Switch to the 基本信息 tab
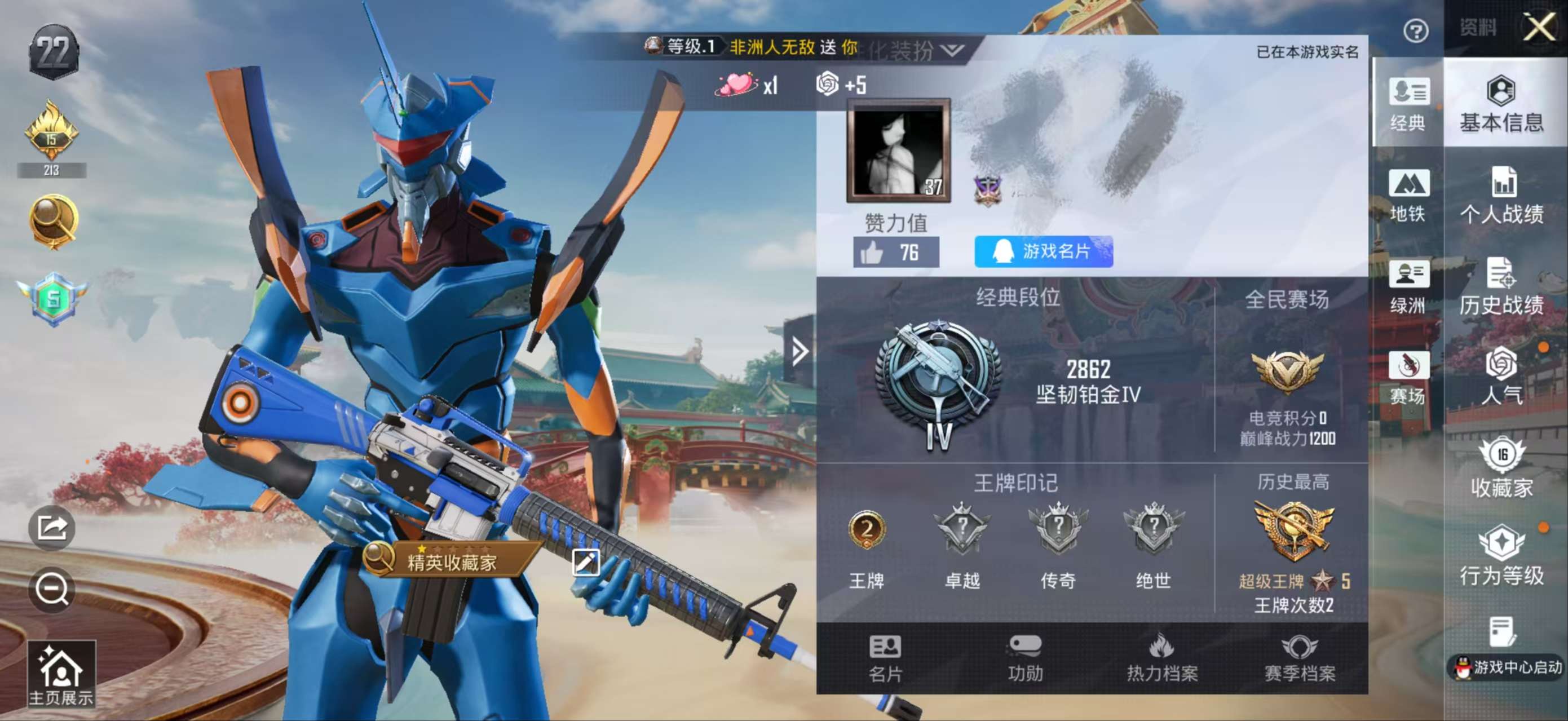Image resolution: width=1568 pixels, height=721 pixels. (1501, 105)
